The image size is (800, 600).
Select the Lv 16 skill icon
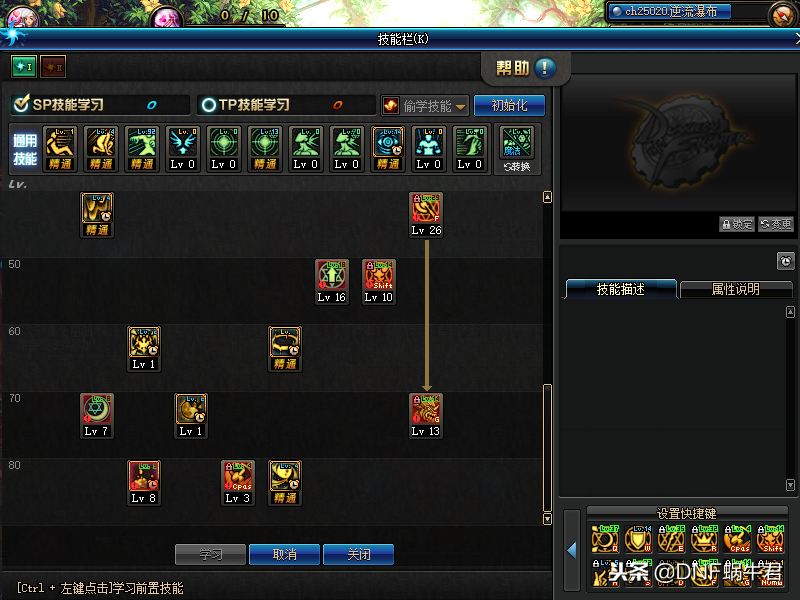tap(331, 275)
